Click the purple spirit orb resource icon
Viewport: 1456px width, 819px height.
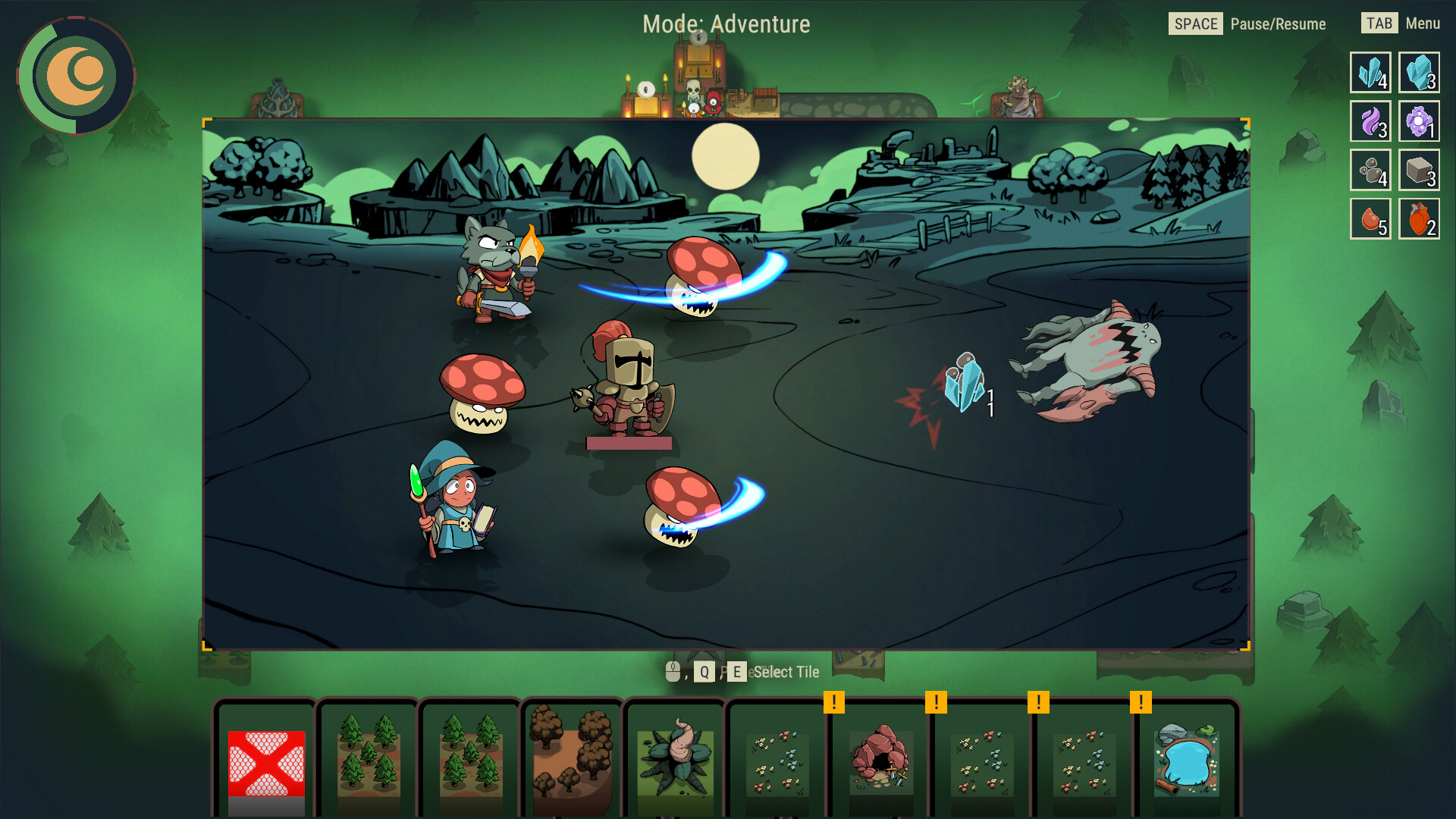click(x=1419, y=121)
